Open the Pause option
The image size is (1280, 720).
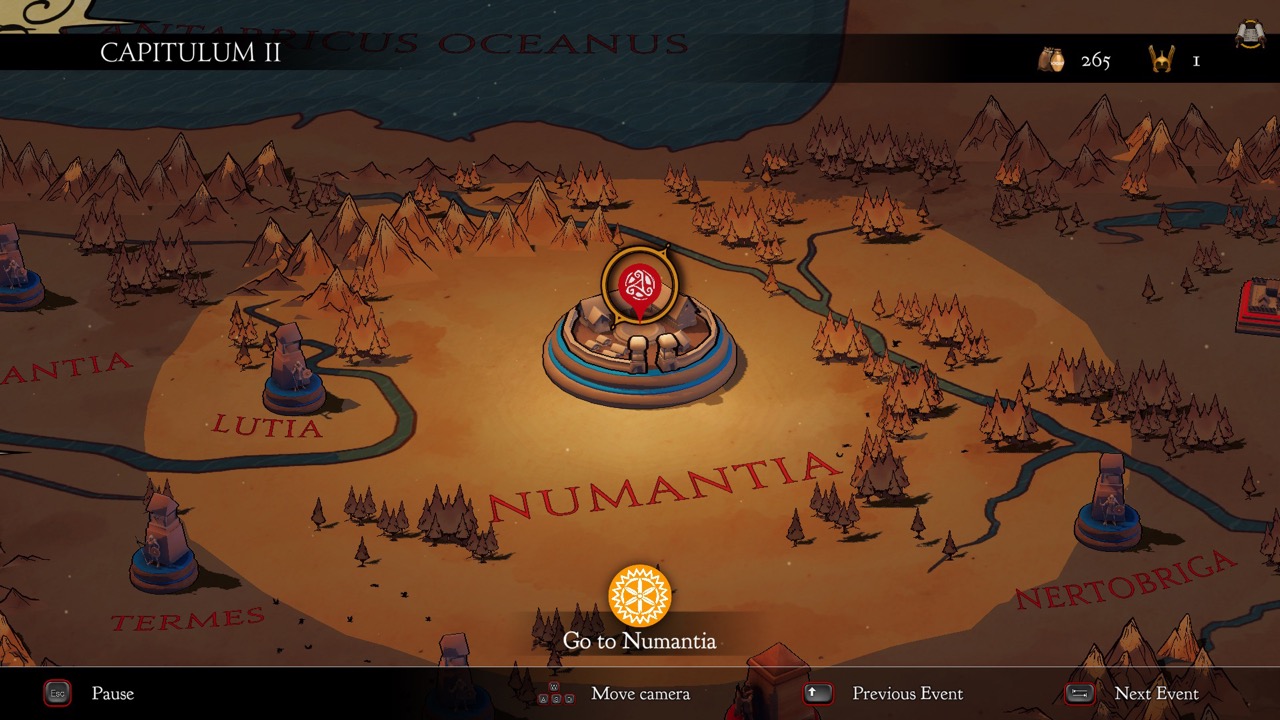click(111, 693)
